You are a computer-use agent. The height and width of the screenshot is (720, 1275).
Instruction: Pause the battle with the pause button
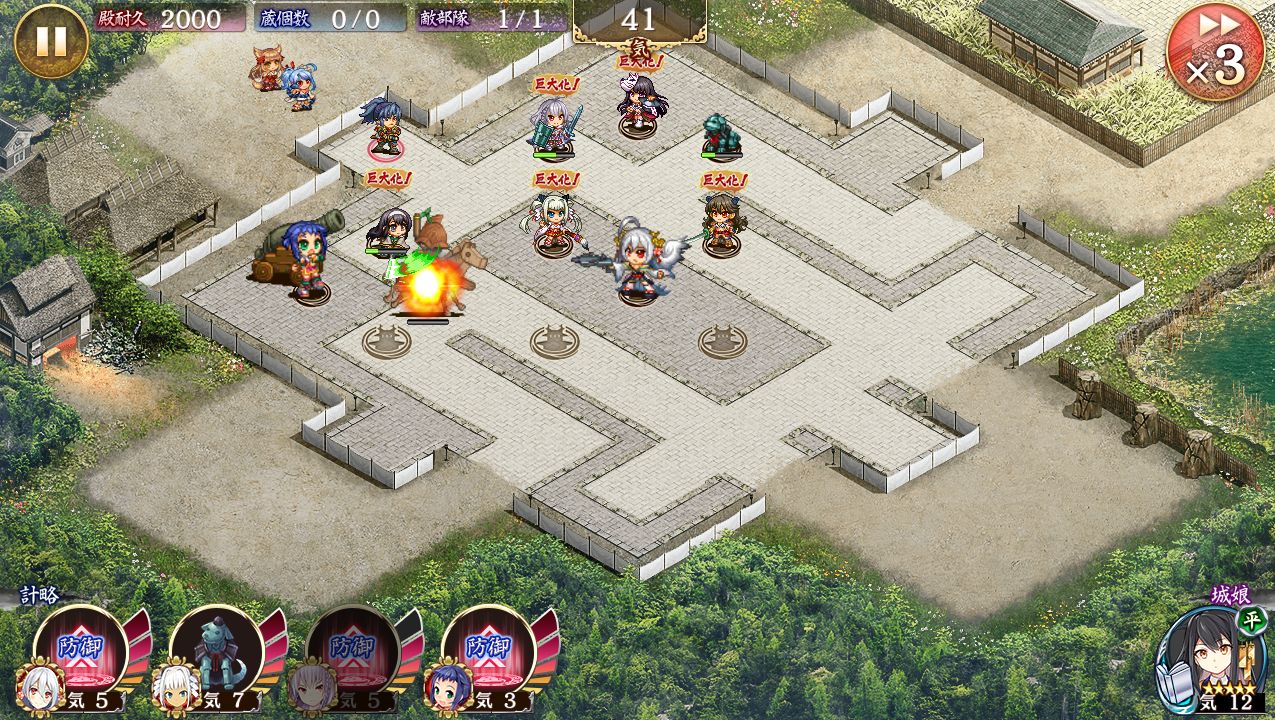(51, 42)
